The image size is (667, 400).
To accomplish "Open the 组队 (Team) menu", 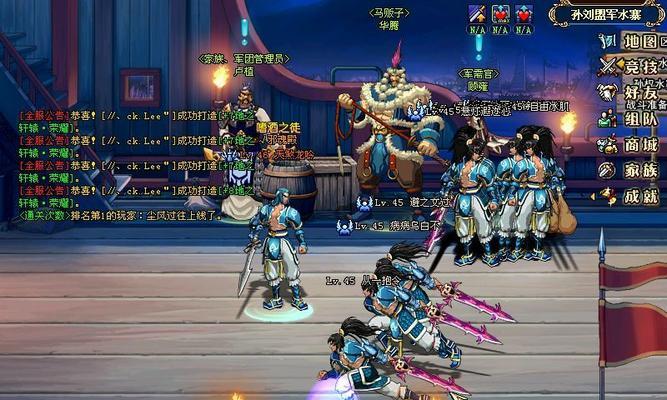I will pos(633,119).
